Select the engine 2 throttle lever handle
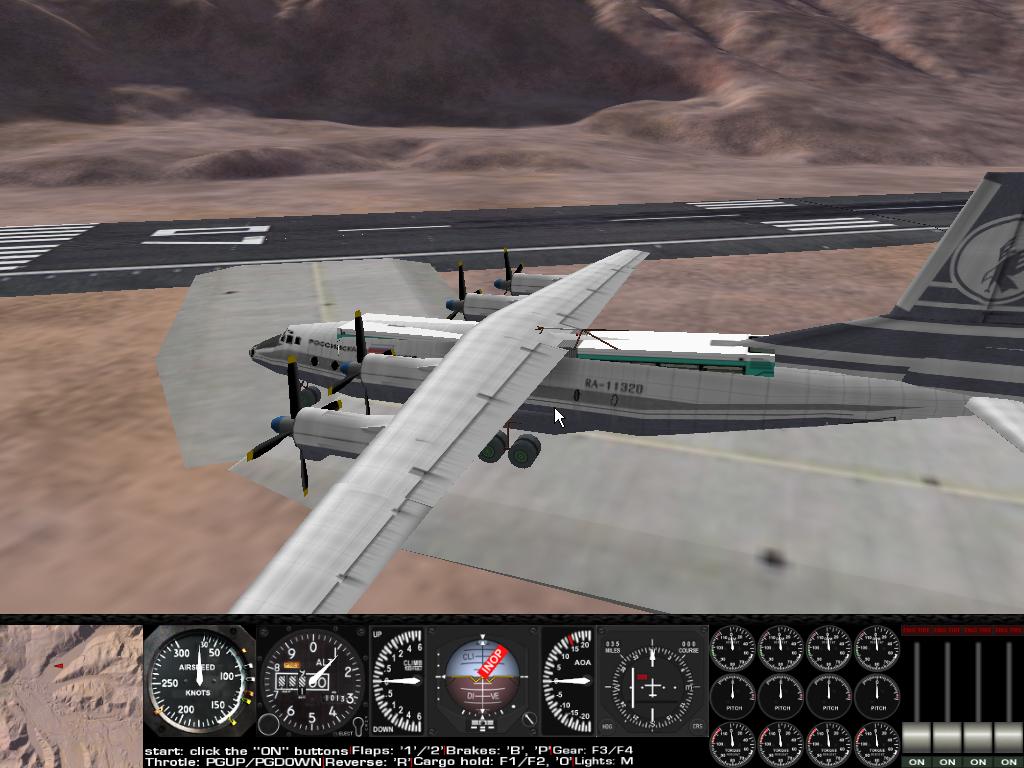 click(947, 738)
